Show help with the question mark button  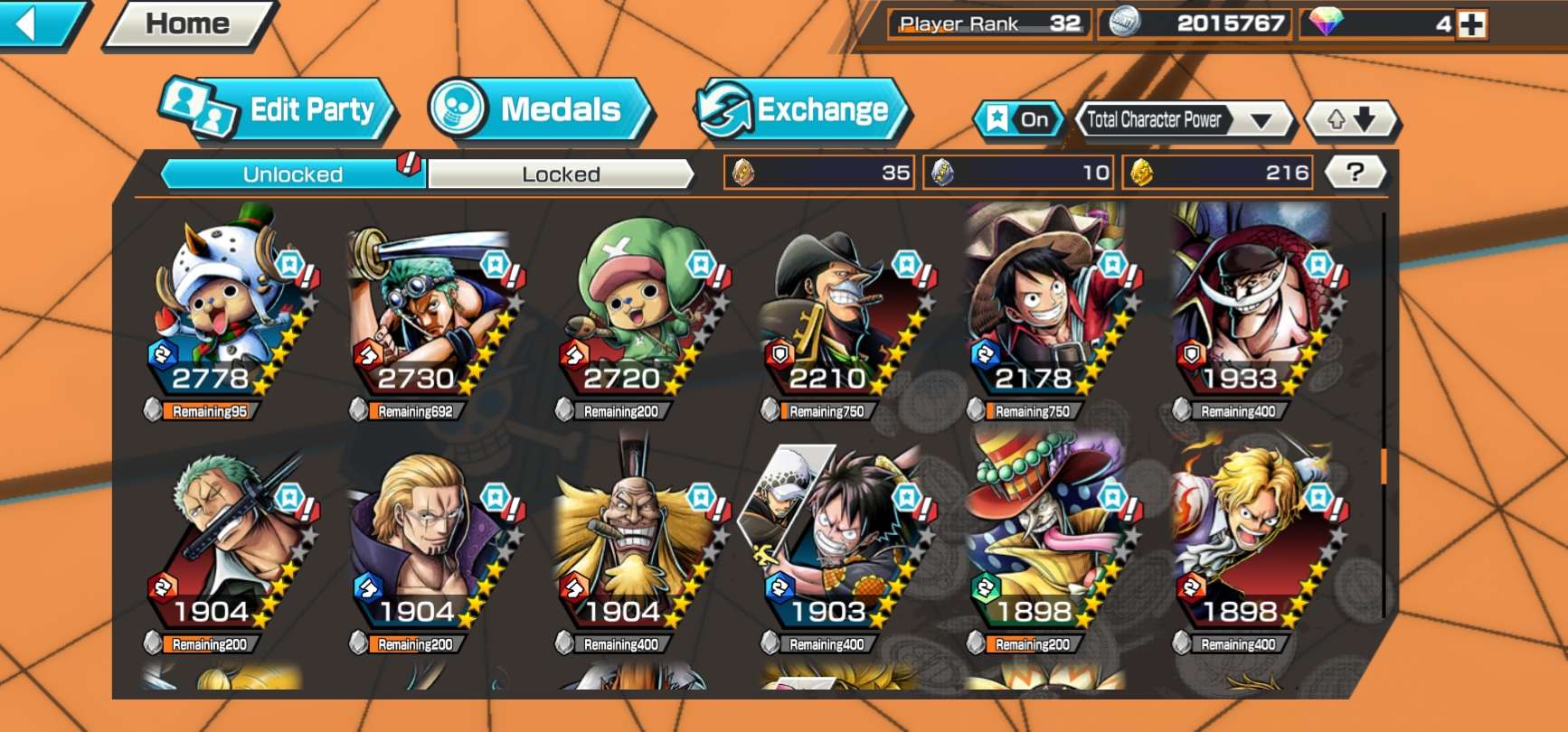pyautogui.click(x=1354, y=173)
